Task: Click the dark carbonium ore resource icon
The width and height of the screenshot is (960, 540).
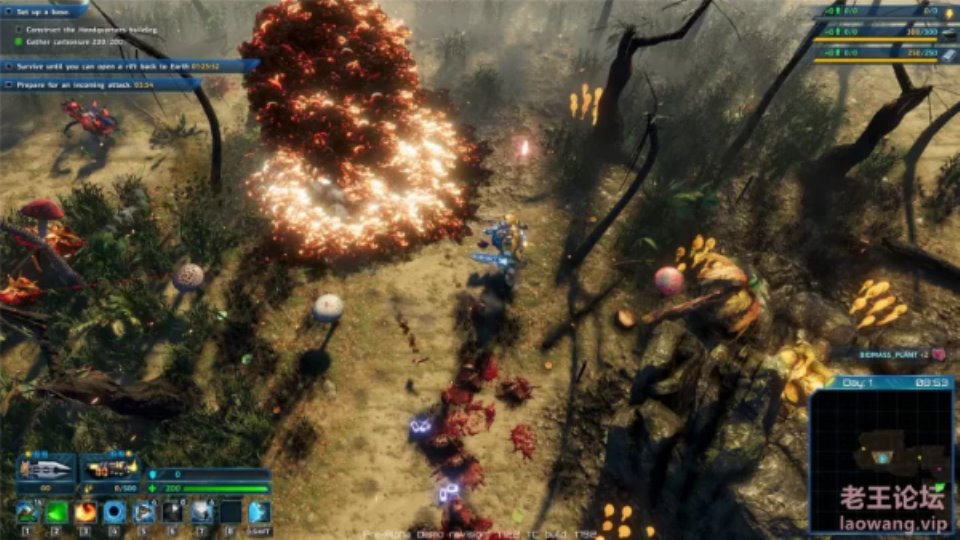Action: [x=947, y=33]
